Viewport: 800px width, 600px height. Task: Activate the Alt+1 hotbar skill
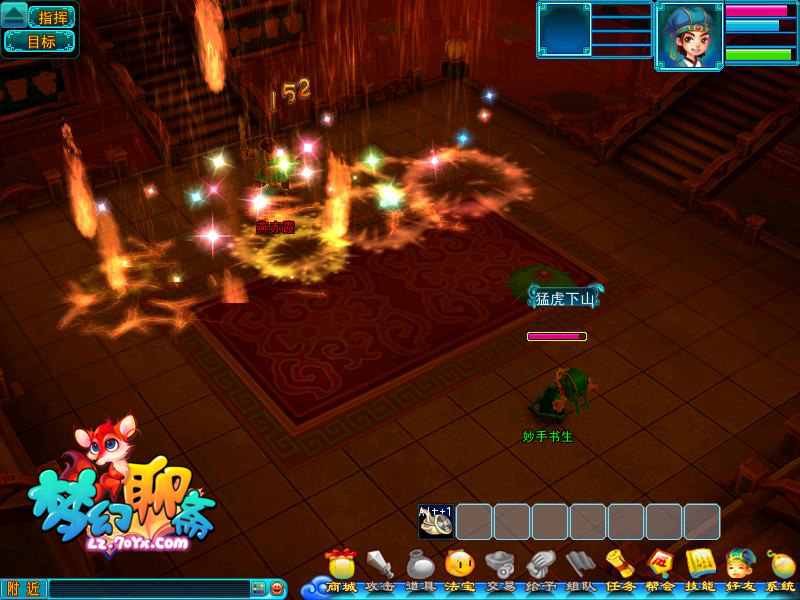point(436,522)
